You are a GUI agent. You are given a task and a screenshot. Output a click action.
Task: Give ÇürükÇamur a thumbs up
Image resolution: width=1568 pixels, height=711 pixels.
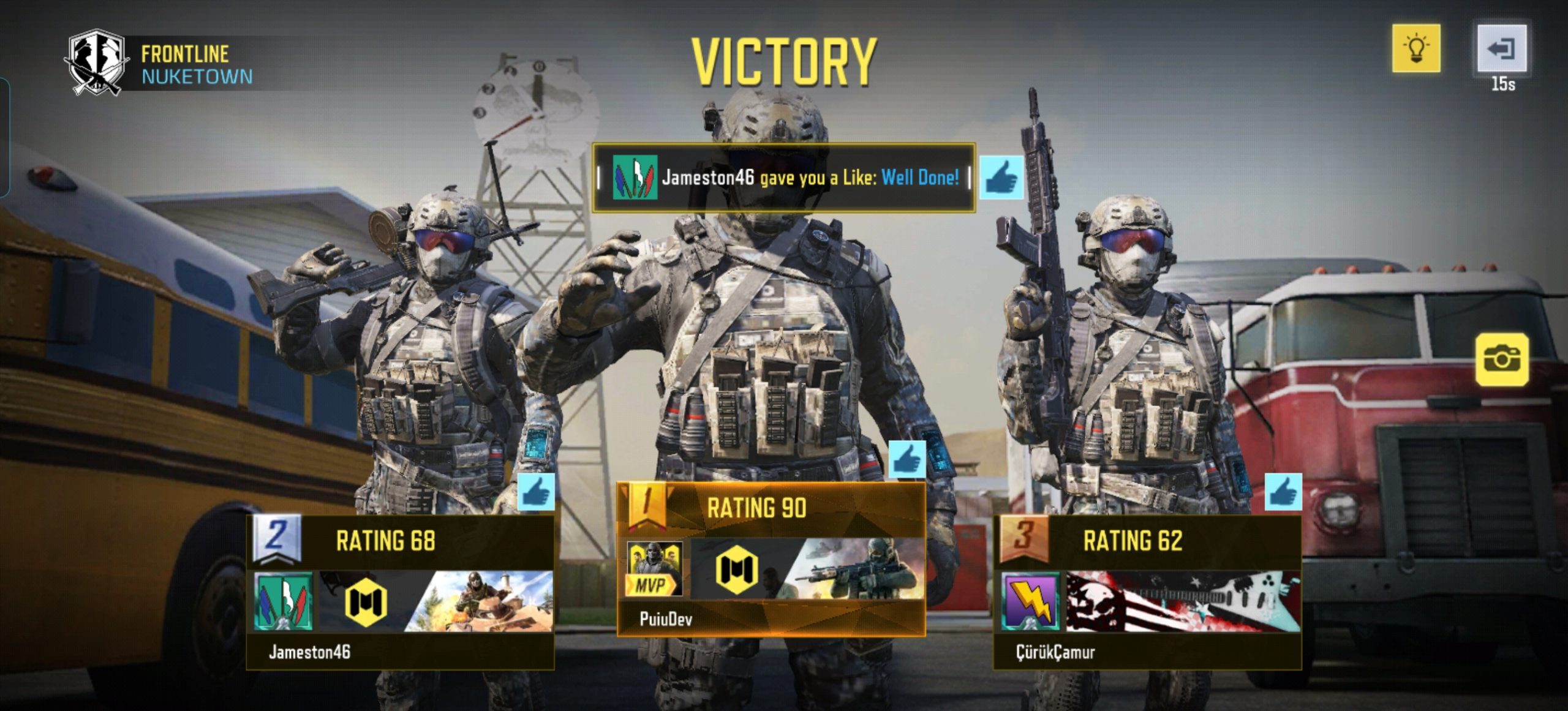point(1283,492)
